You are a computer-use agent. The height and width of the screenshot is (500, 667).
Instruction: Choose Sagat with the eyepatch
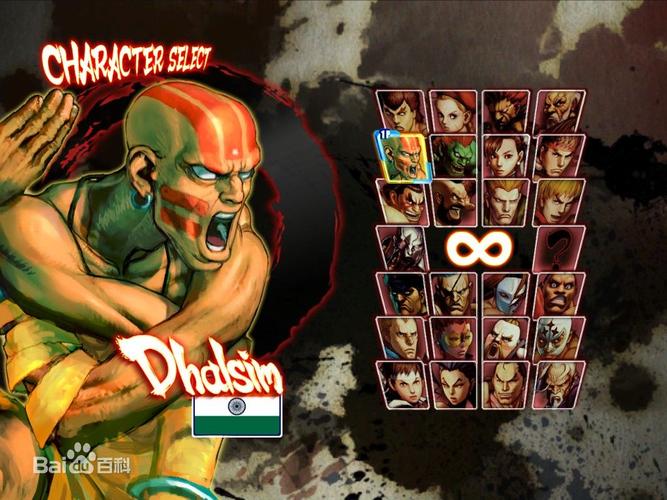(453, 293)
